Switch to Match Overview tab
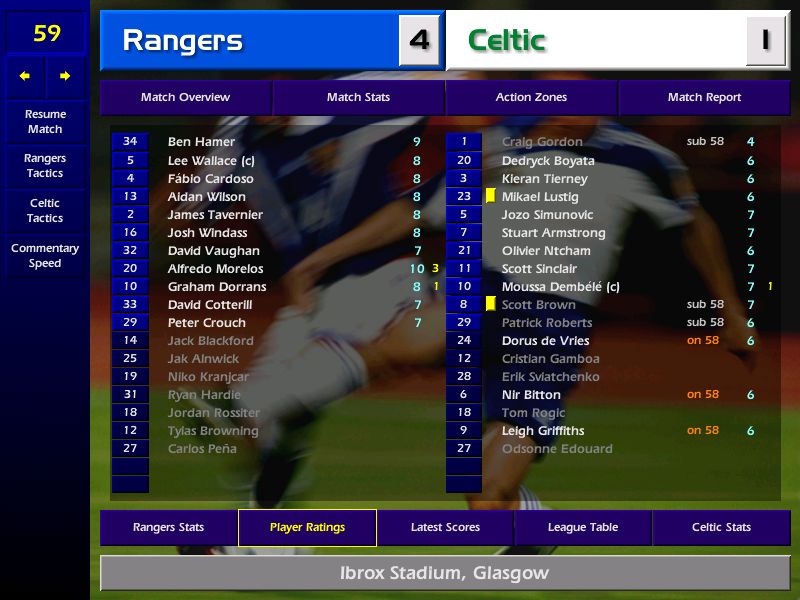 185,98
